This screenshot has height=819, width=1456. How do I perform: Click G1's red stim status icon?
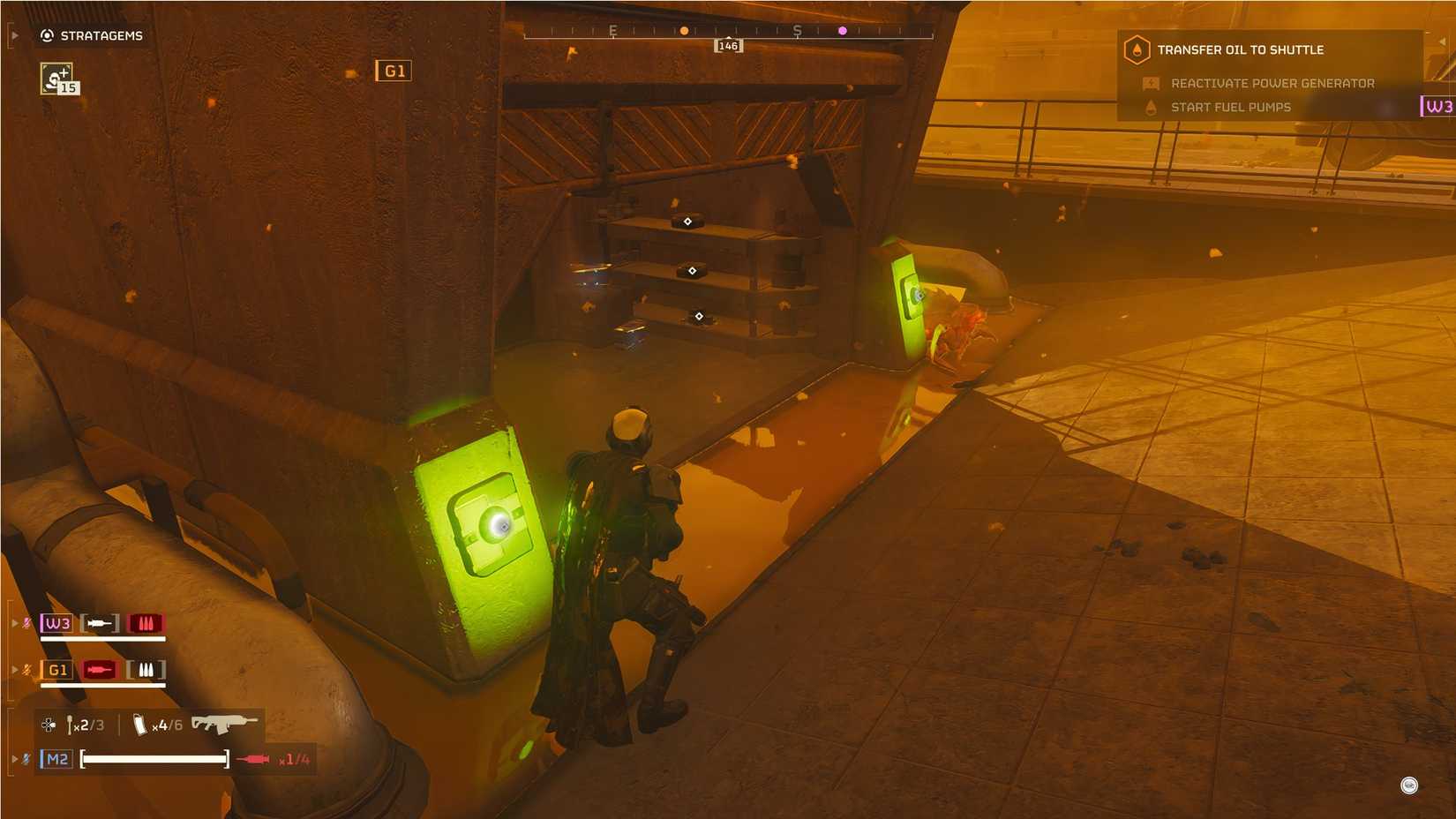[x=99, y=670]
